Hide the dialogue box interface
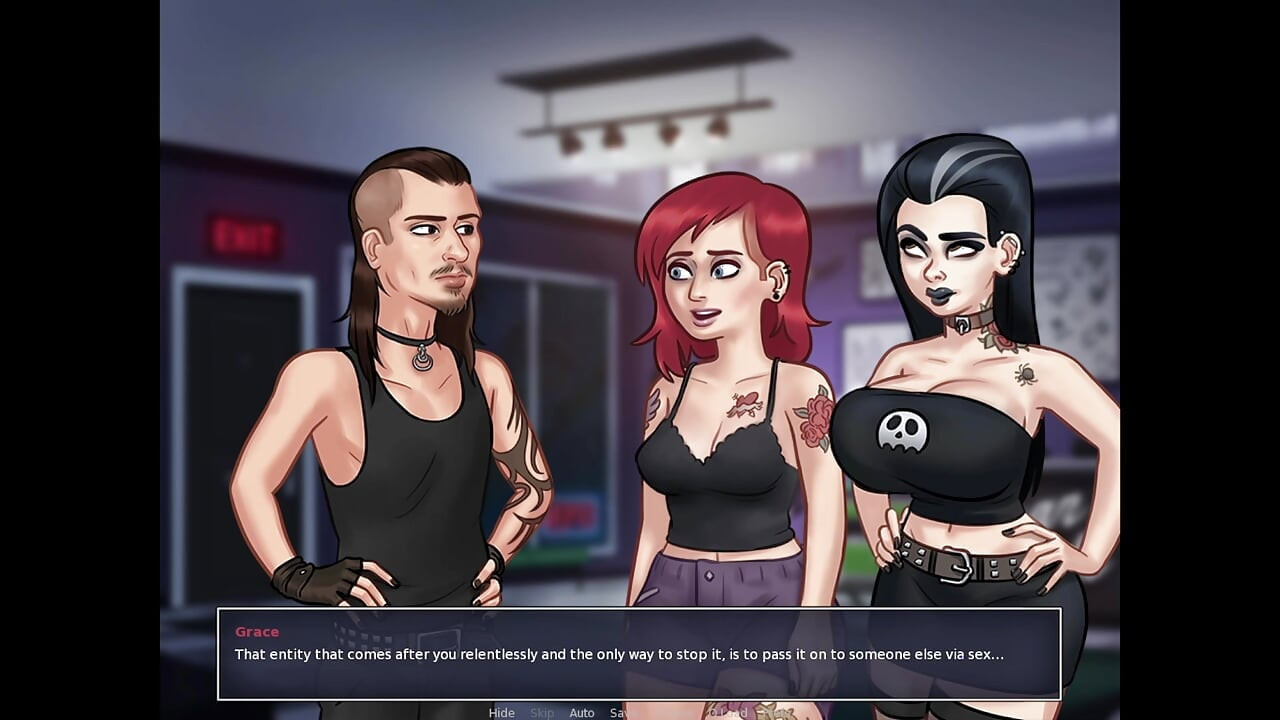Image resolution: width=1280 pixels, height=720 pixels. click(501, 712)
